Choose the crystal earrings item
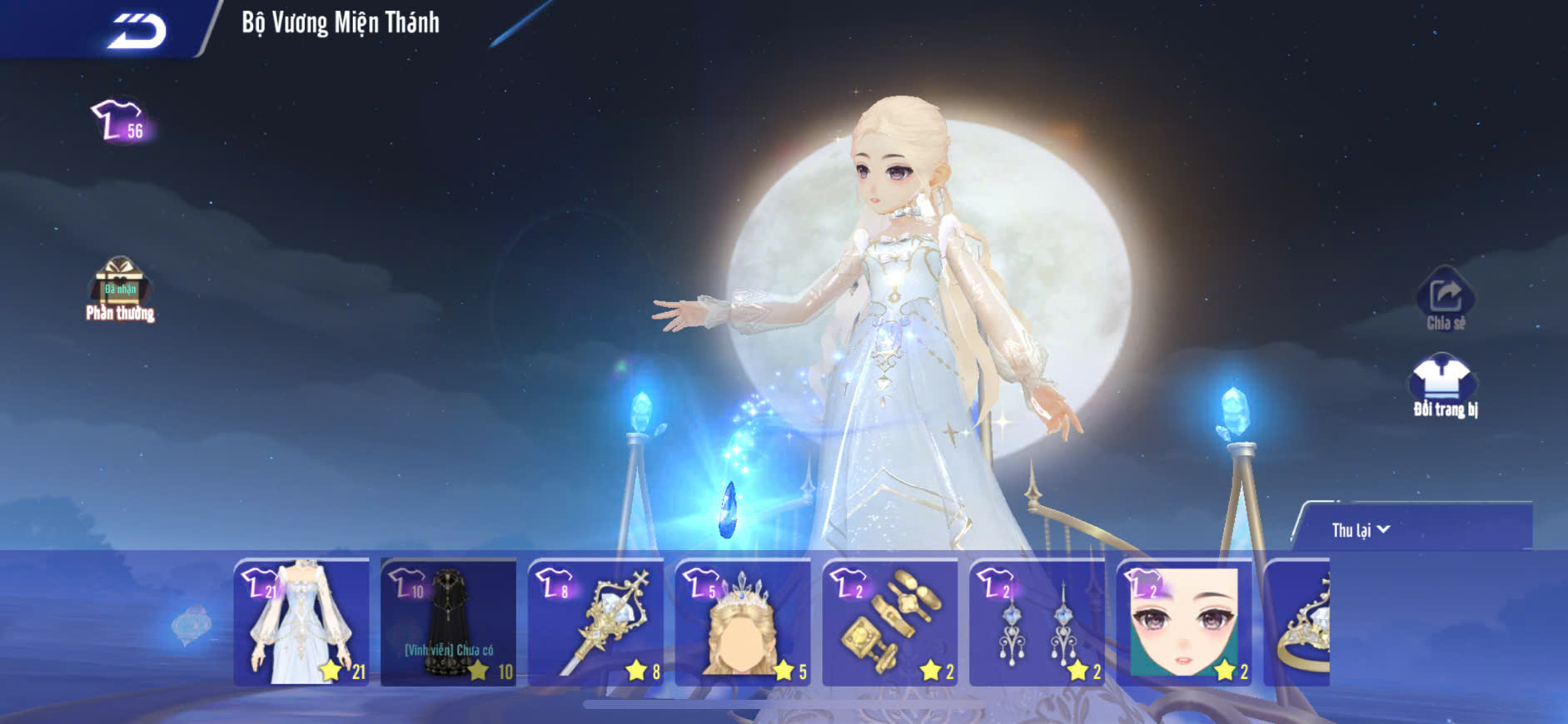Screen dimensions: 1568x724 coord(1037,622)
